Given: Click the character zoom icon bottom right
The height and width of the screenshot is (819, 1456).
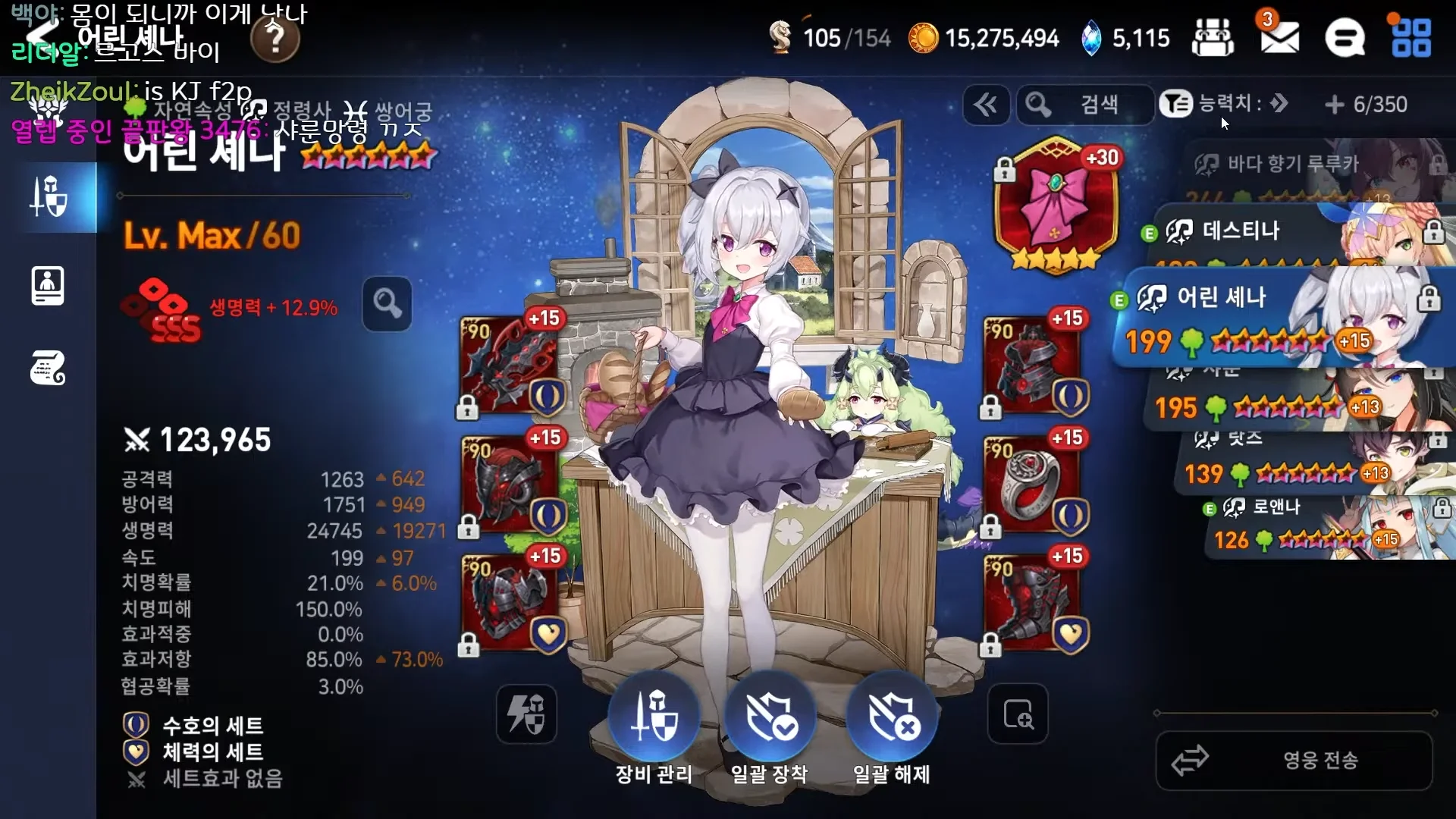Looking at the screenshot, I should coord(1018,714).
